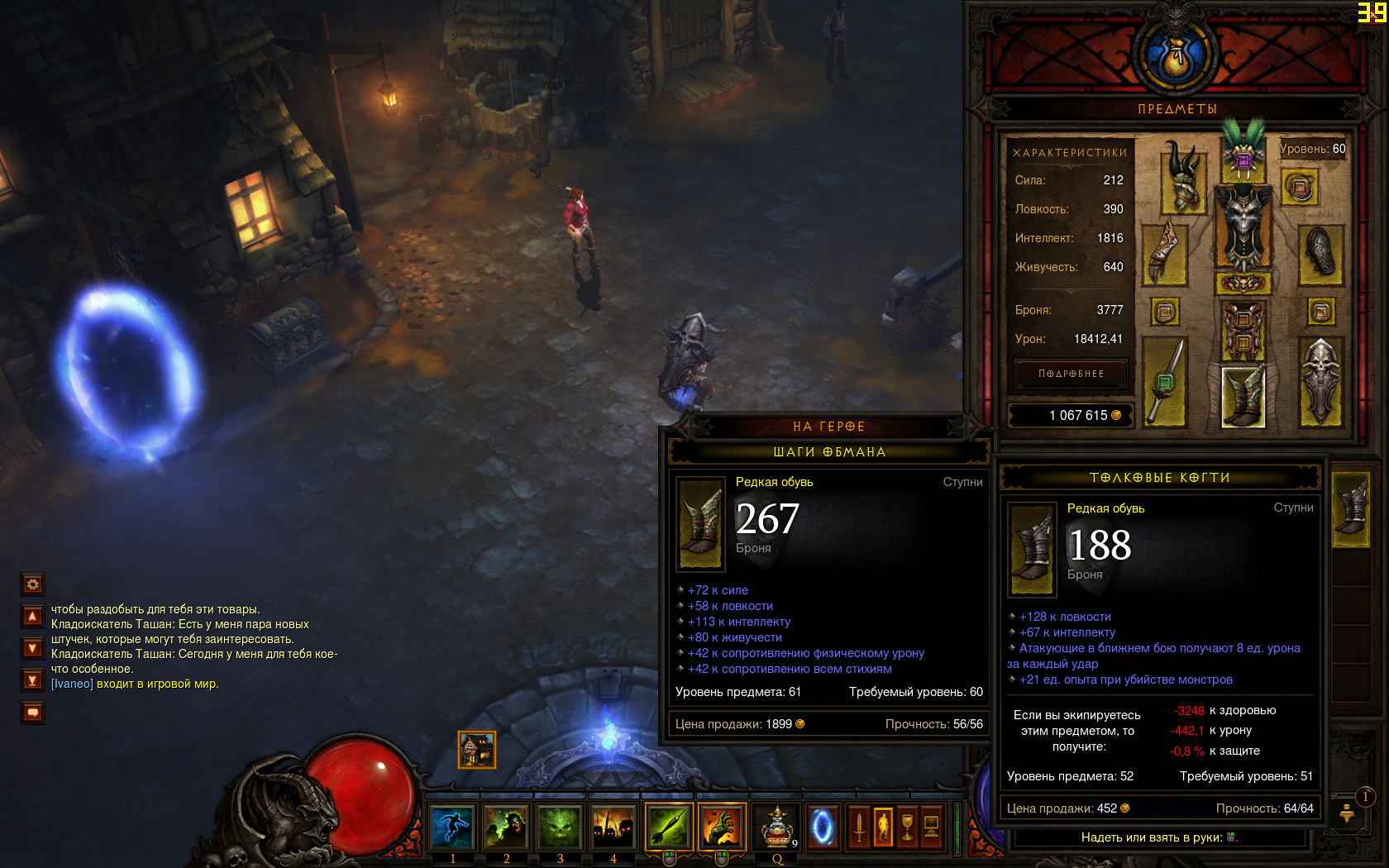Activate the green skull skill
Image resolution: width=1389 pixels, height=868 pixels.
[x=560, y=827]
